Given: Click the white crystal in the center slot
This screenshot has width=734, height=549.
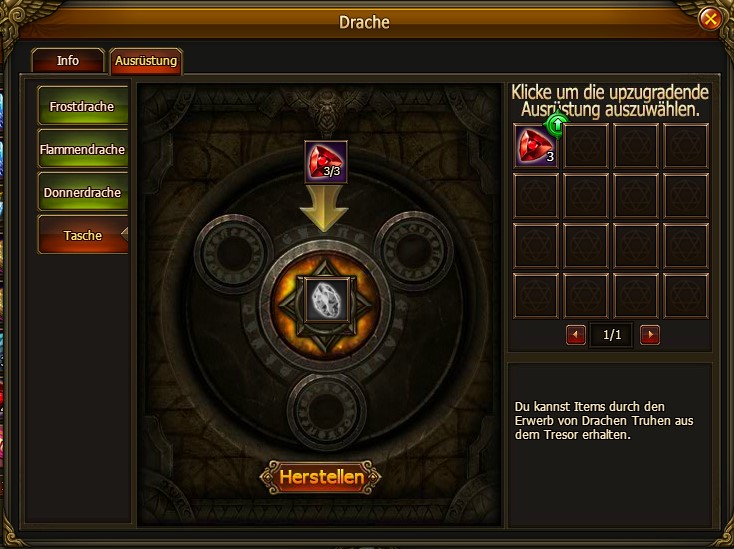Looking at the screenshot, I should point(326,296).
